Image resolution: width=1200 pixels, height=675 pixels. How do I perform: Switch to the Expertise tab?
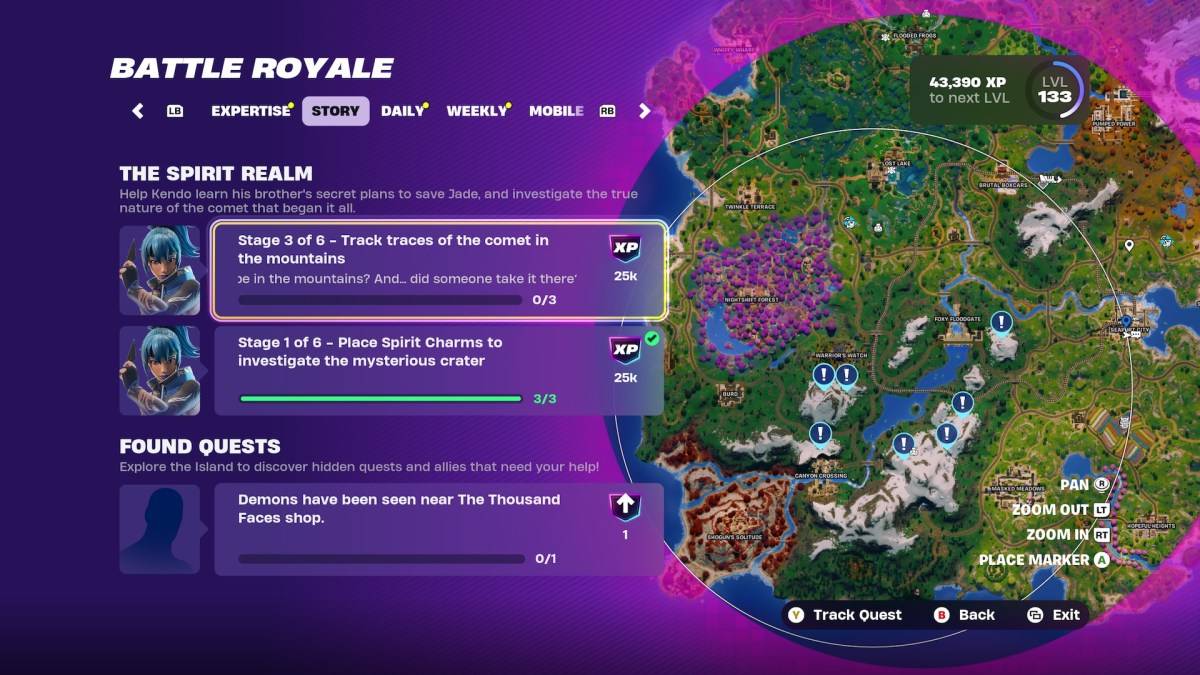click(250, 111)
